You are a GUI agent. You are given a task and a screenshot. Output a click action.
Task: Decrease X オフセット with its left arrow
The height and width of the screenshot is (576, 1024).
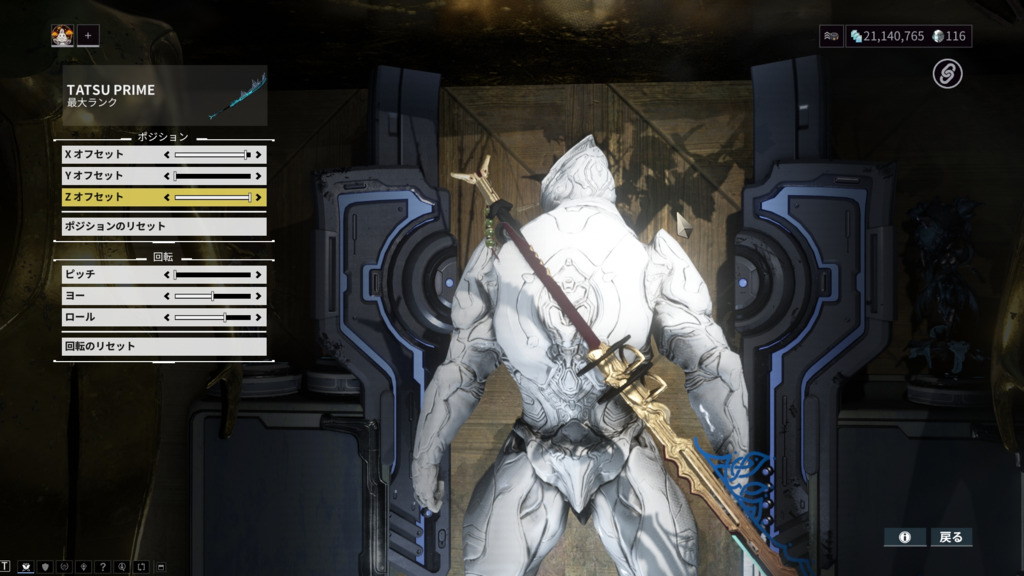pyautogui.click(x=167, y=155)
